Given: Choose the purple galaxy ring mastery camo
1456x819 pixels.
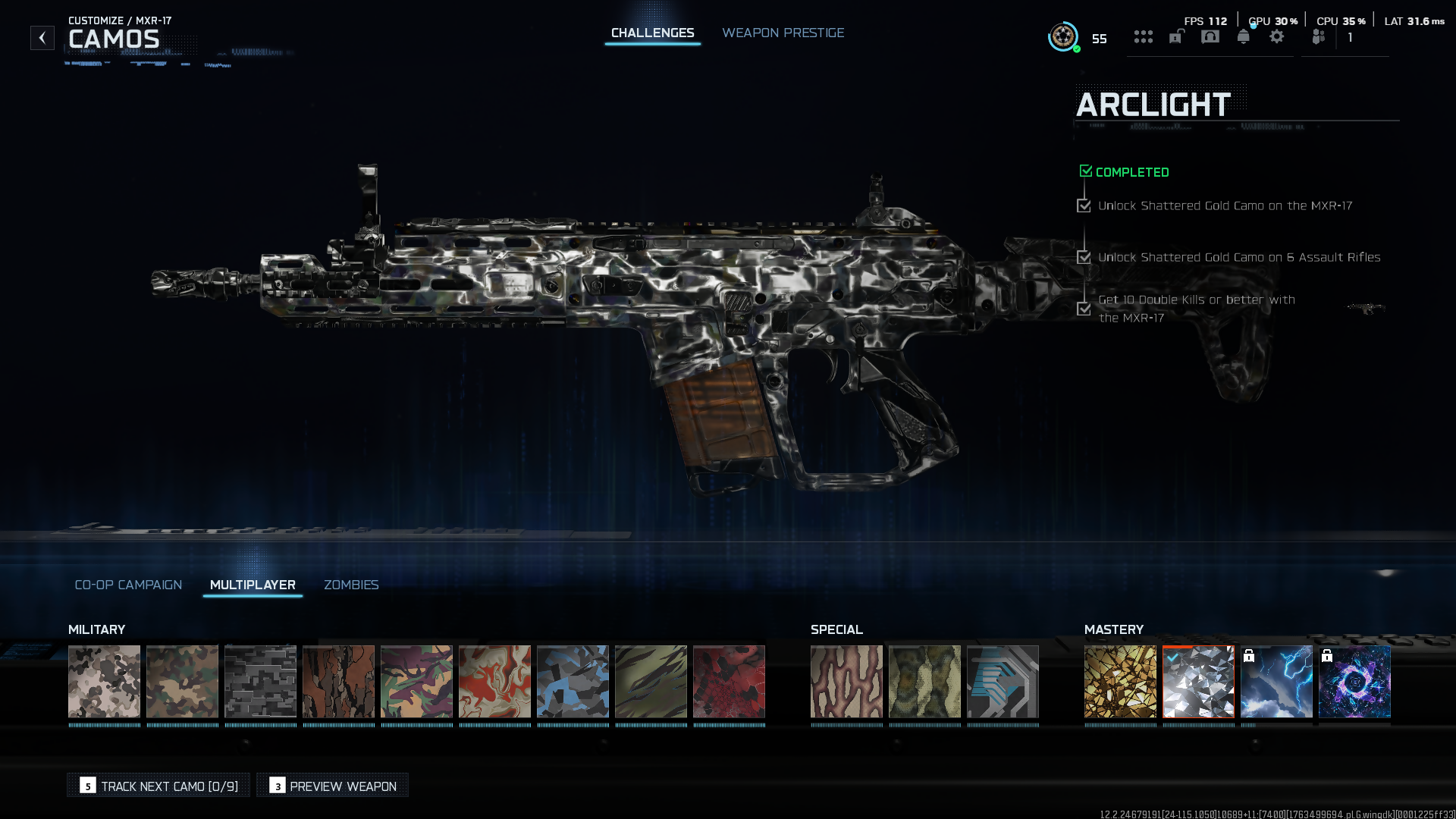Looking at the screenshot, I should pos(1354,681).
